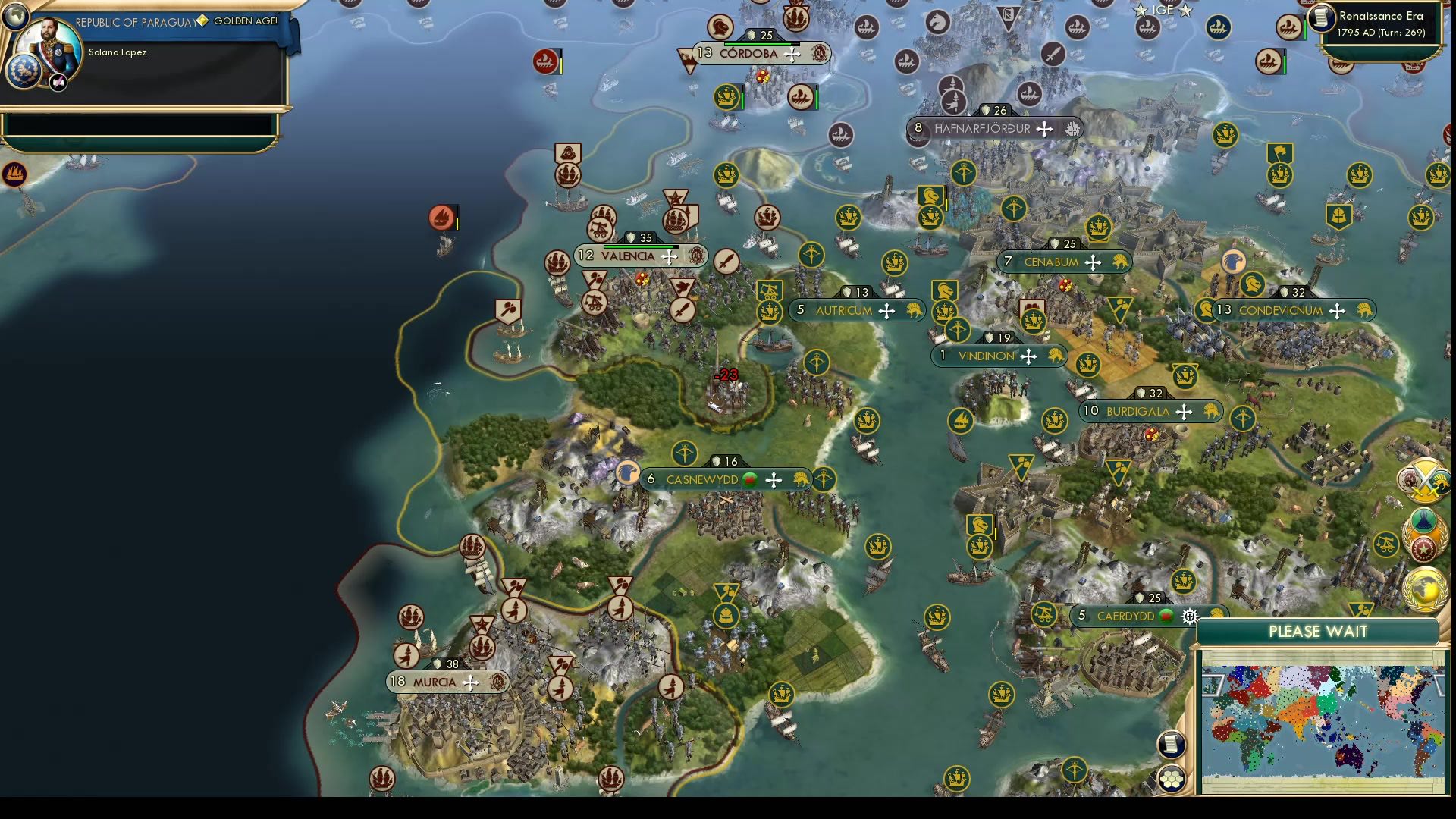The height and width of the screenshot is (819, 1456).
Task: Open the notification log scroll icon
Action: (x=1172, y=743)
